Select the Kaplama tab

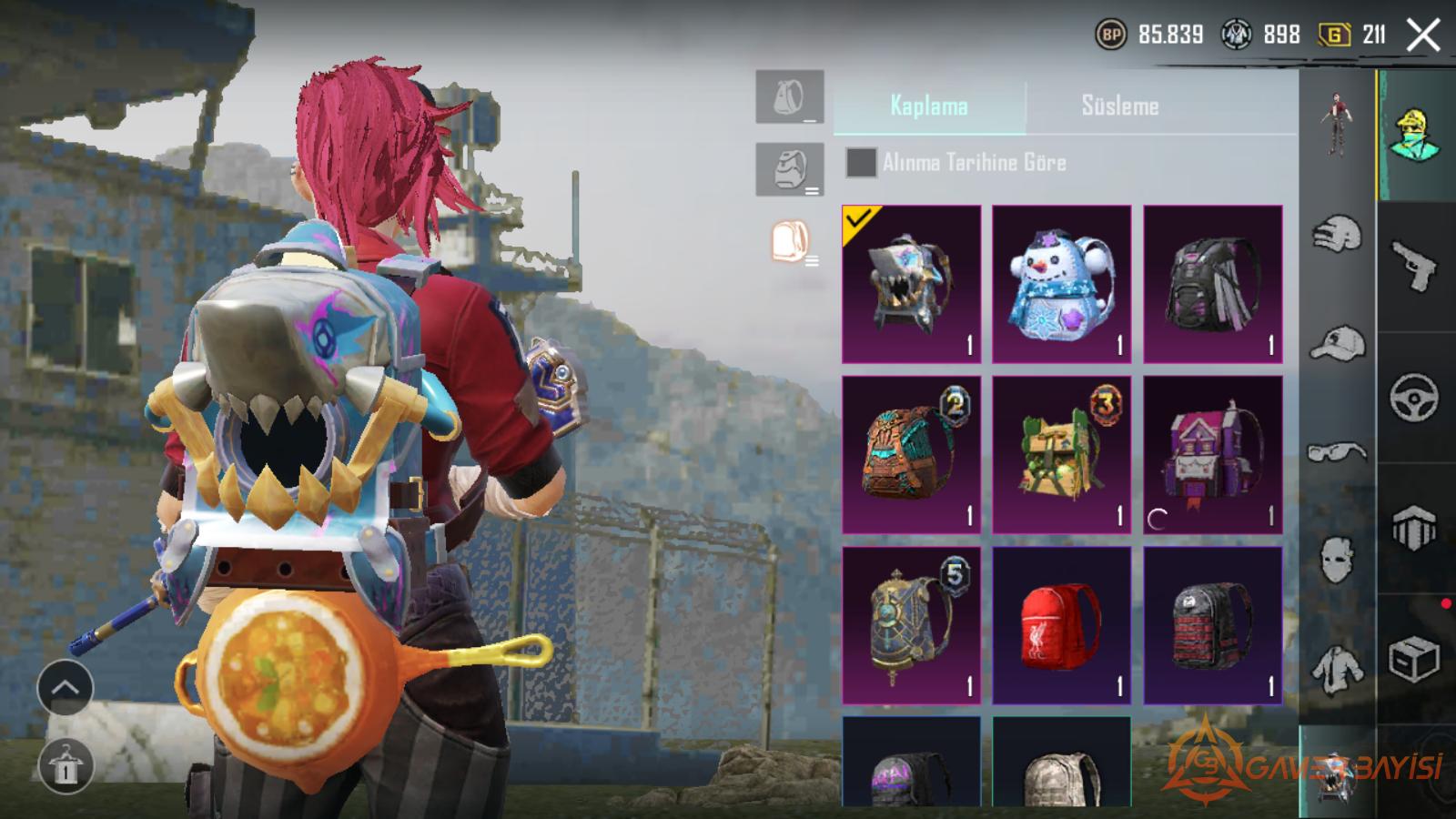(x=929, y=106)
